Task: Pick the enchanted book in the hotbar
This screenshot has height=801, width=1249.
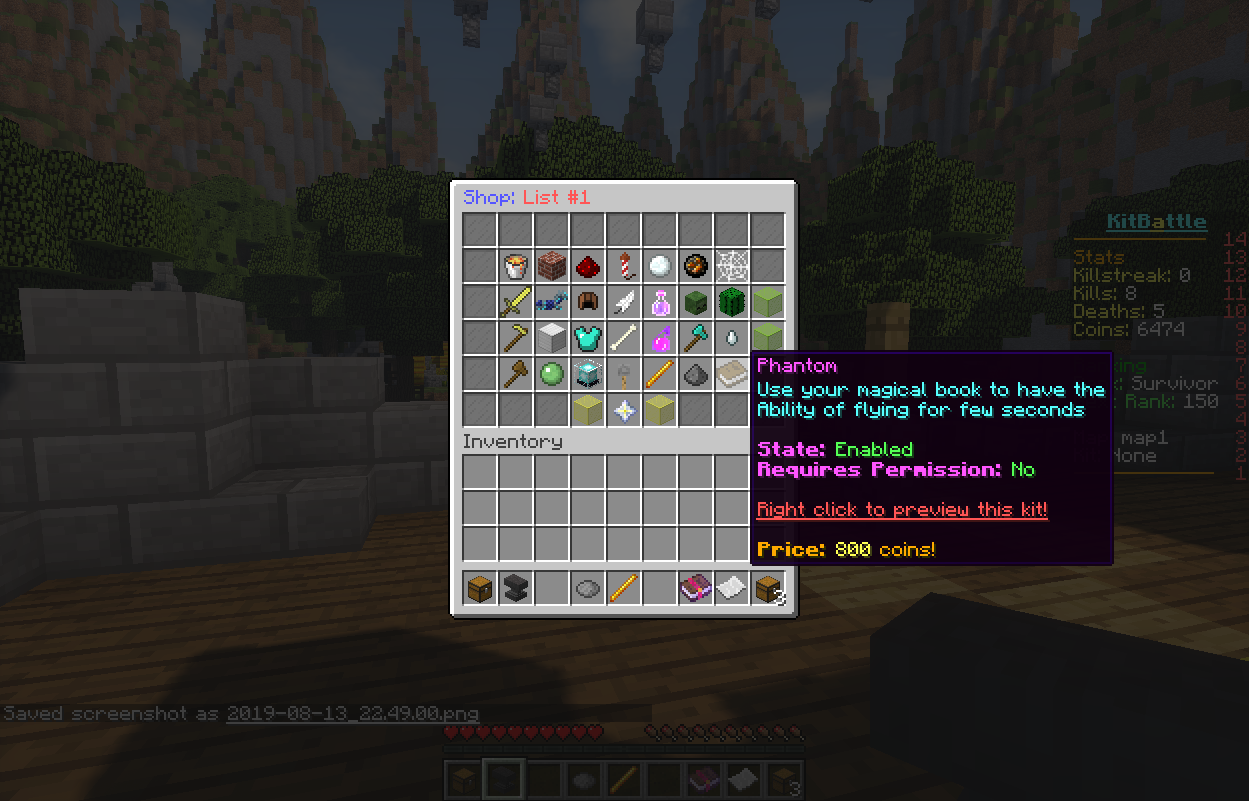Action: [x=696, y=588]
